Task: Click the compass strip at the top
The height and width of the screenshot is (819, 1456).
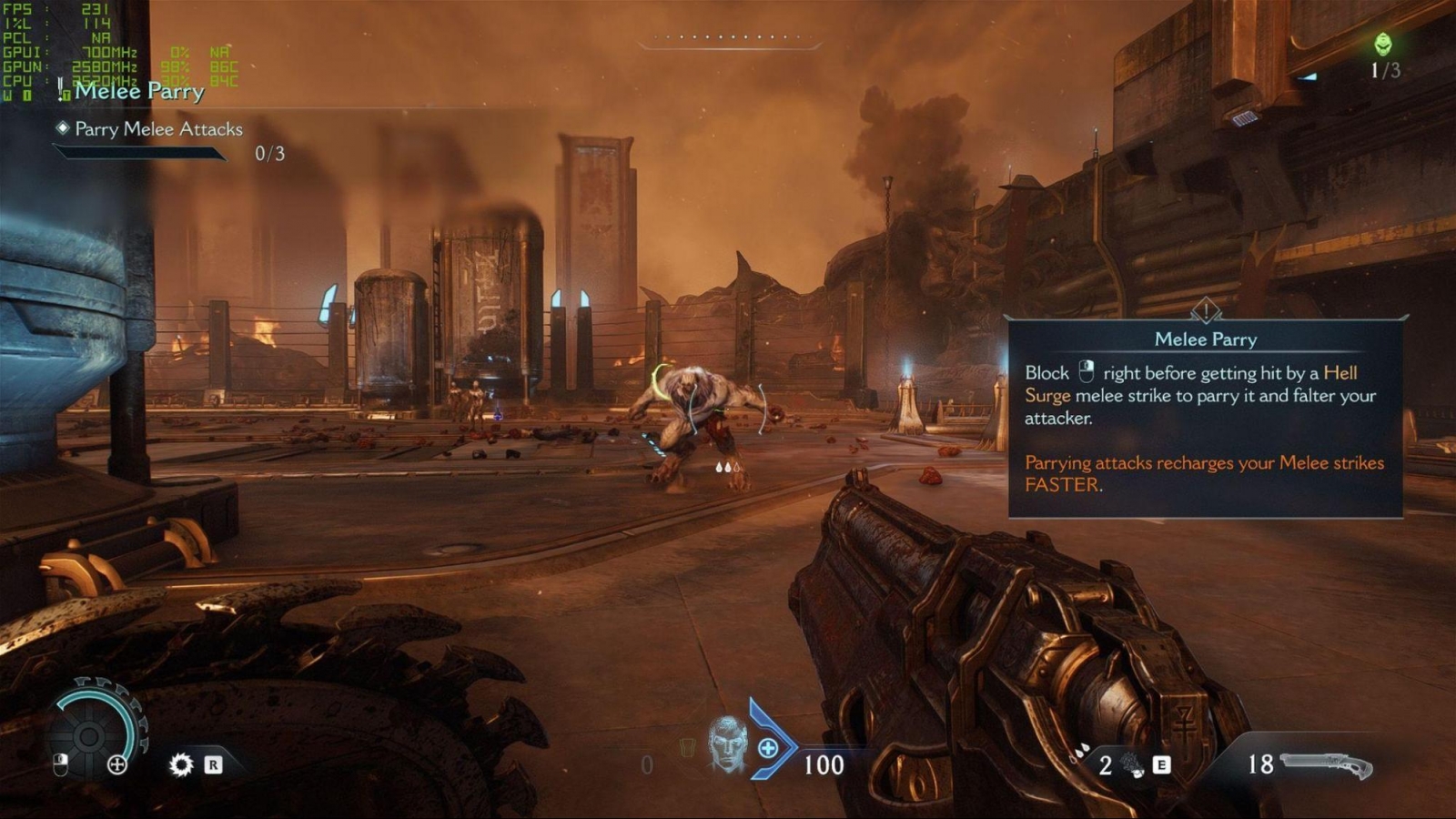Action: [730, 38]
